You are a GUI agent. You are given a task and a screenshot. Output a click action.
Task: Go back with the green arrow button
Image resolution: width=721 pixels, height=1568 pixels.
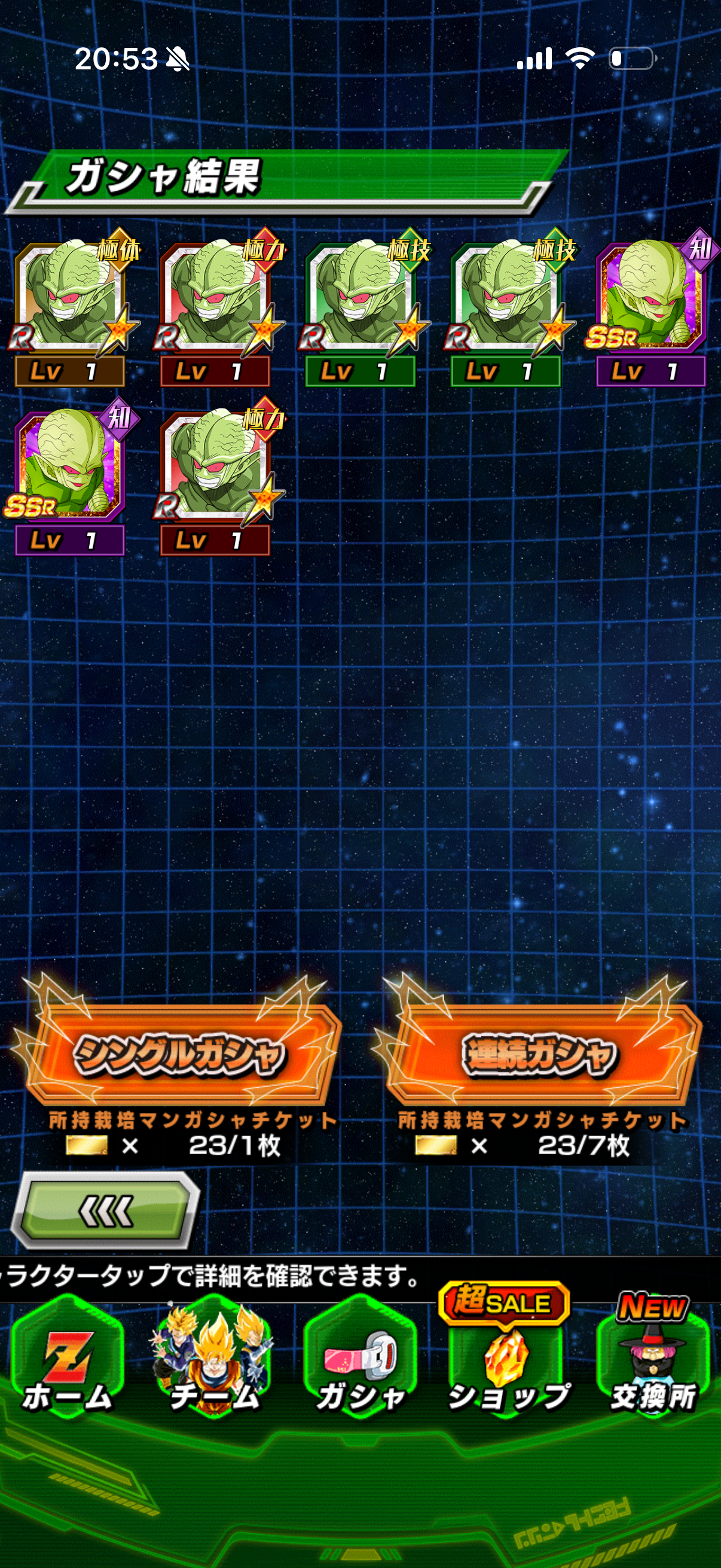pos(106,1211)
